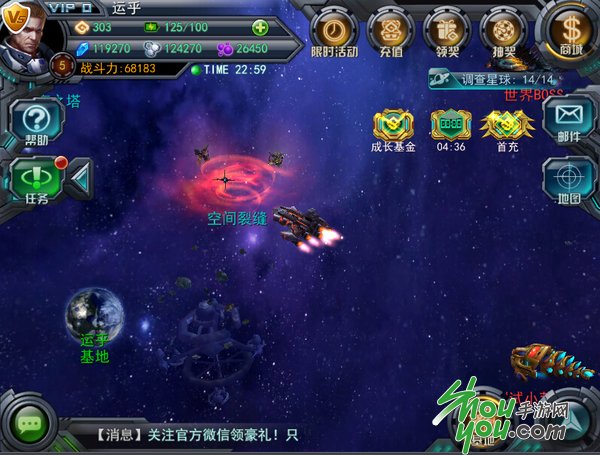Open the 成长基金 growth fund
Viewport: 600px width, 455px height.
coord(392,126)
